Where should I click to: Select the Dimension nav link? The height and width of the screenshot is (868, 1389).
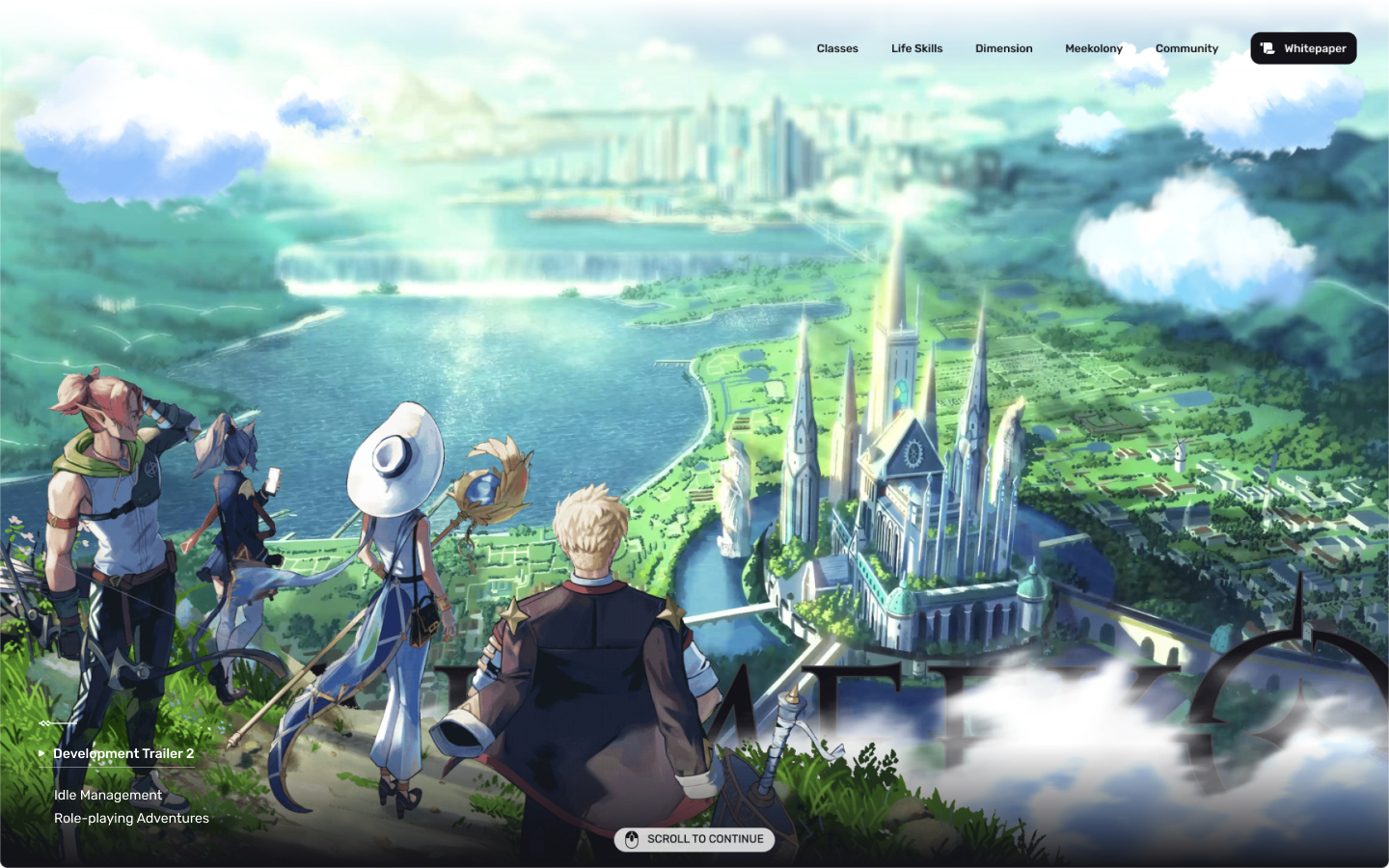click(x=1003, y=48)
